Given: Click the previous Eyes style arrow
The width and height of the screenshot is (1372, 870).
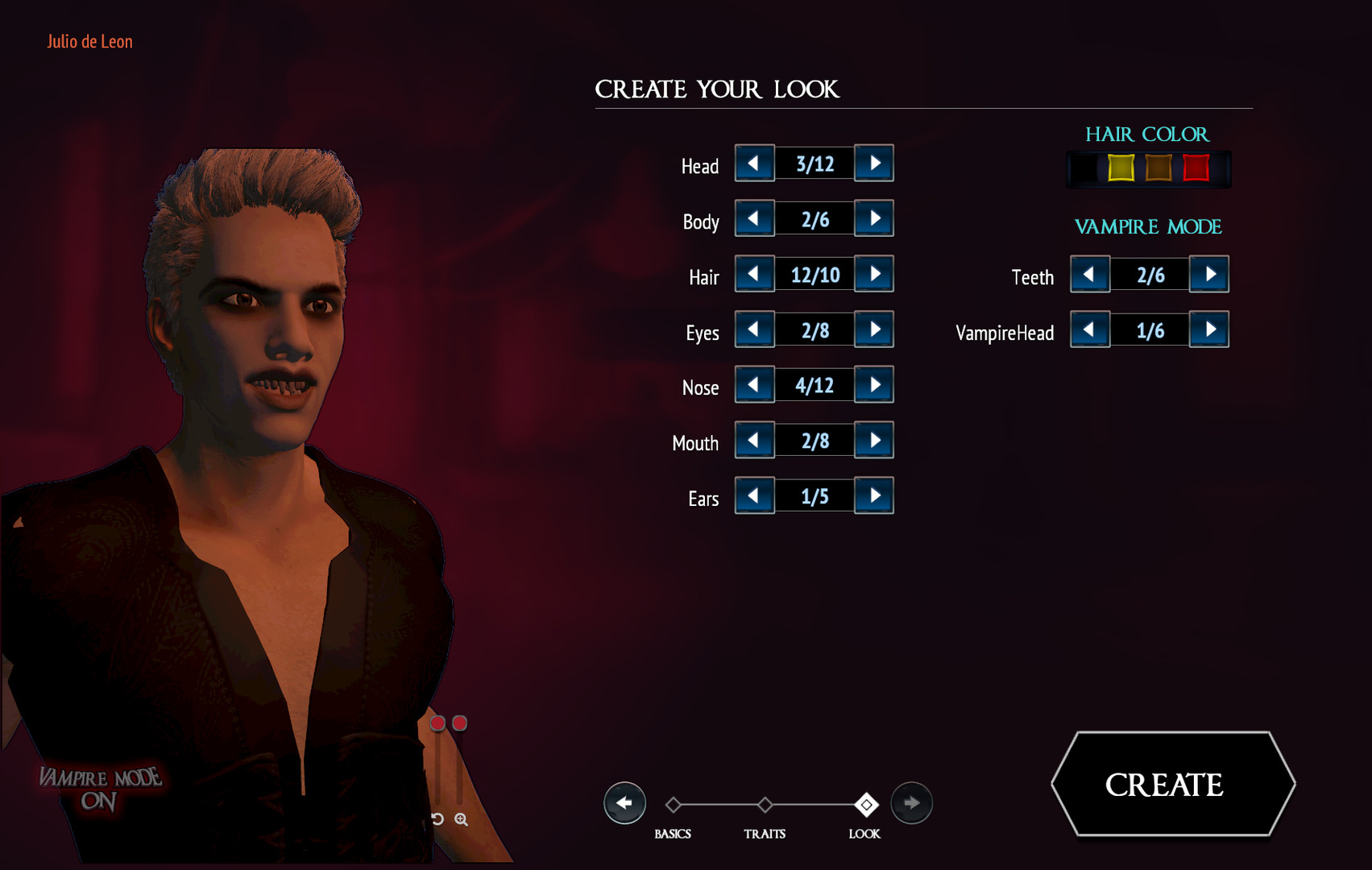Looking at the screenshot, I should click(753, 329).
